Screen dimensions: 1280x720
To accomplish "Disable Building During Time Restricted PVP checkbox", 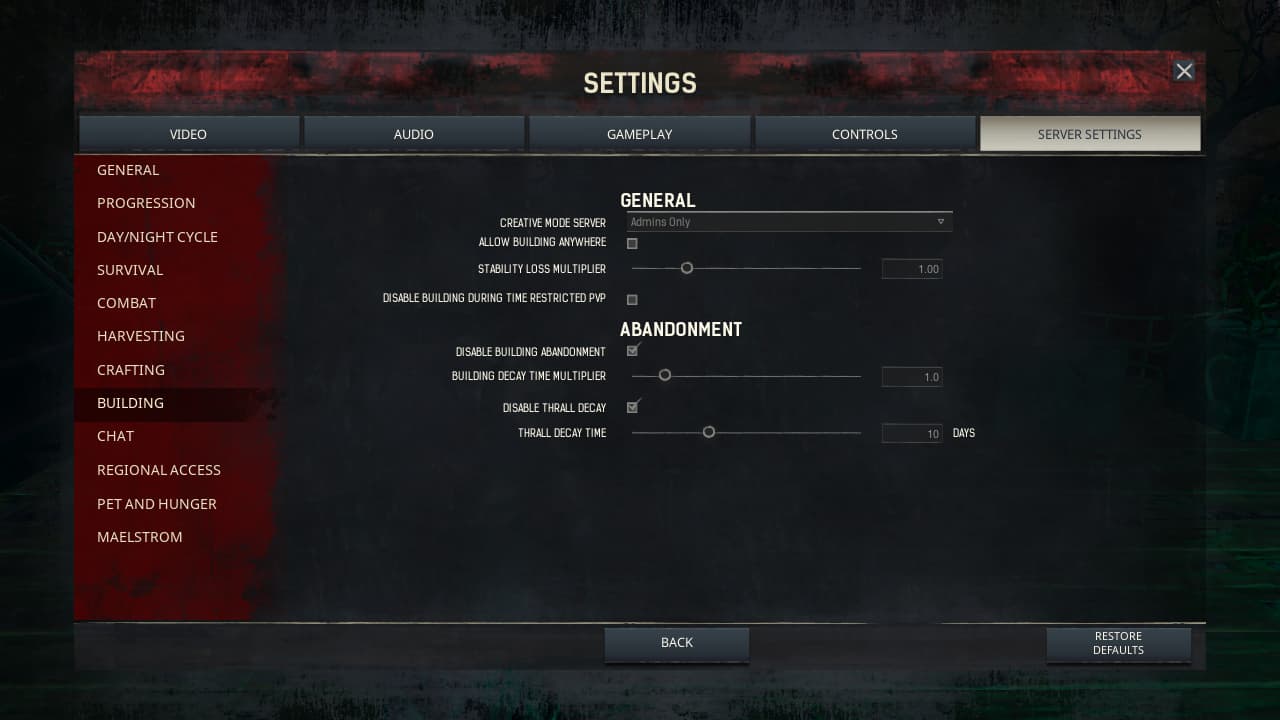I will pyautogui.click(x=632, y=299).
